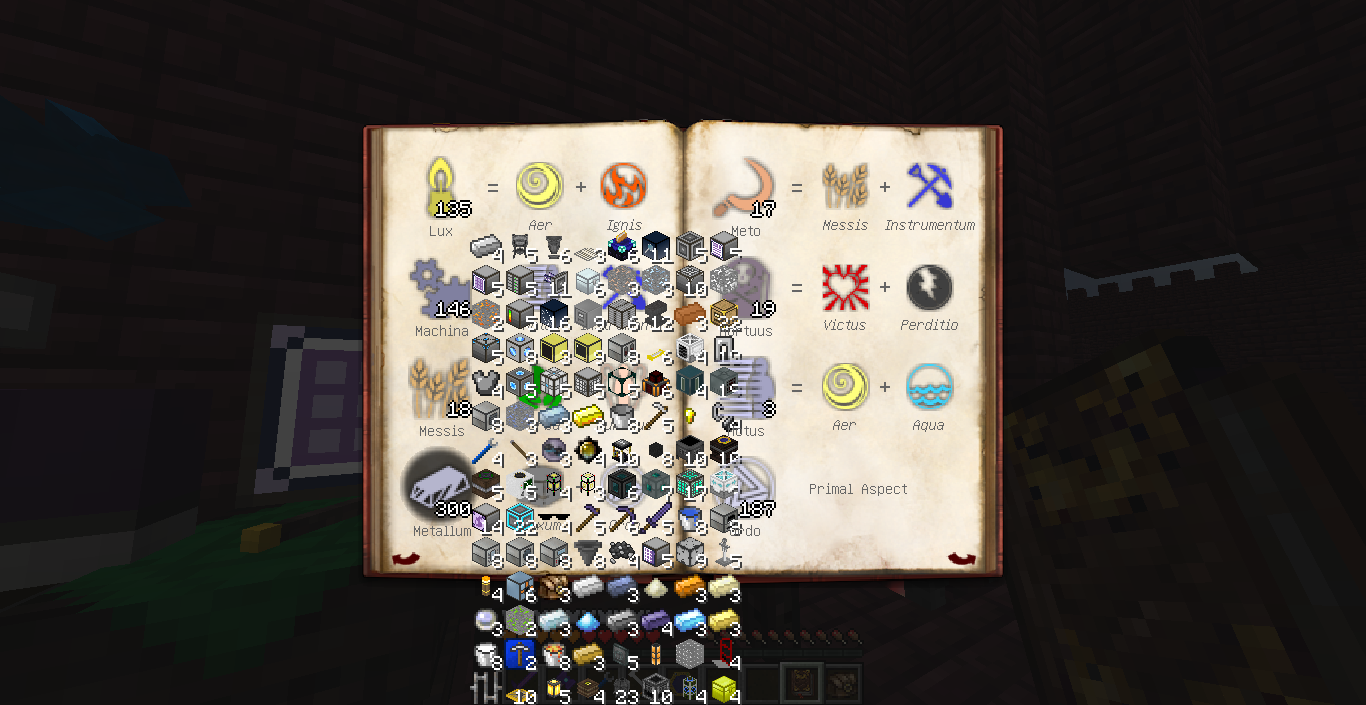Choose the yellow chest hotbar slot
The height and width of the screenshot is (705, 1366).
(x=724, y=688)
